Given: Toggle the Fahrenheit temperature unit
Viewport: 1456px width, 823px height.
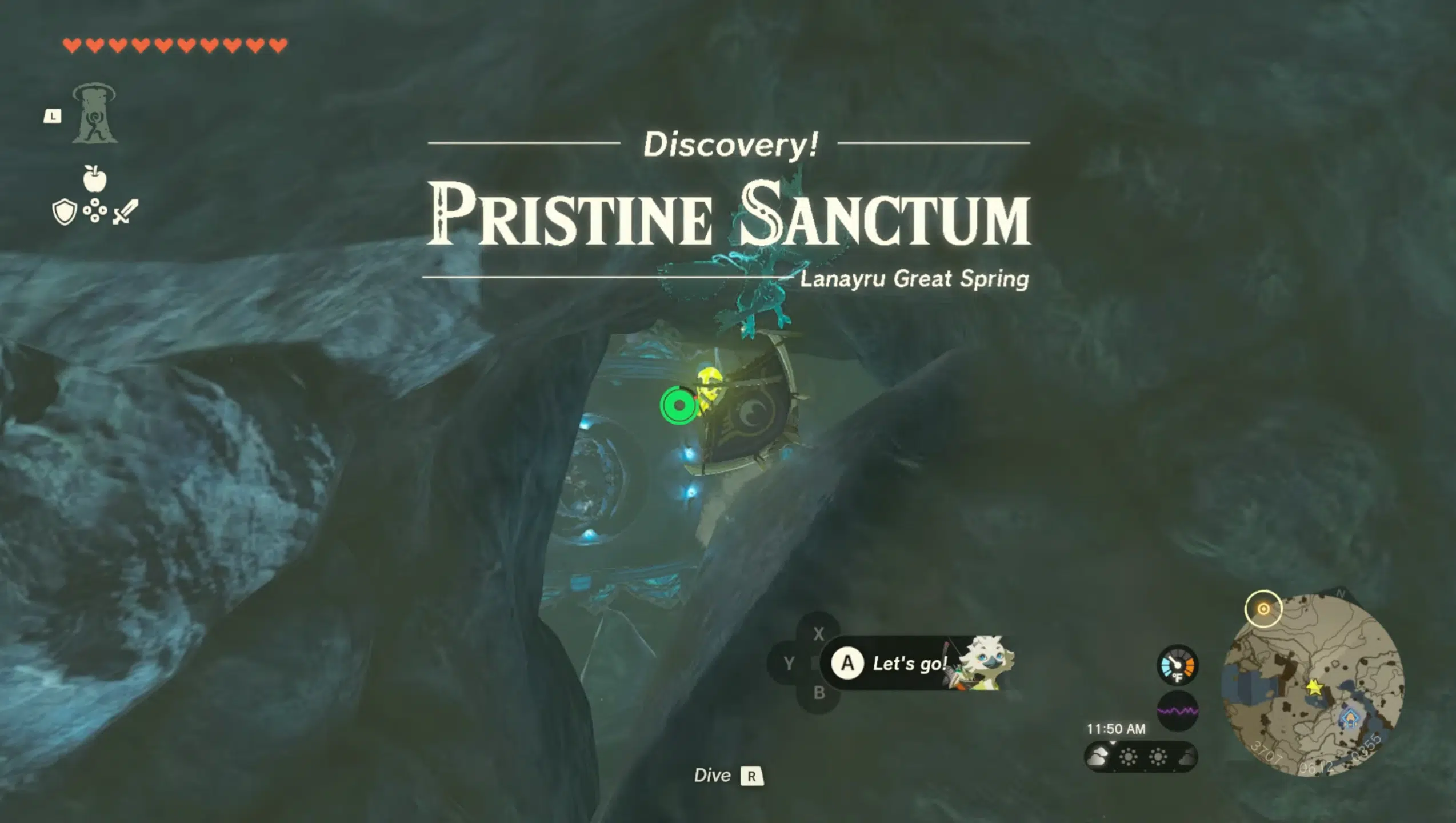Looking at the screenshot, I should 1179,677.
